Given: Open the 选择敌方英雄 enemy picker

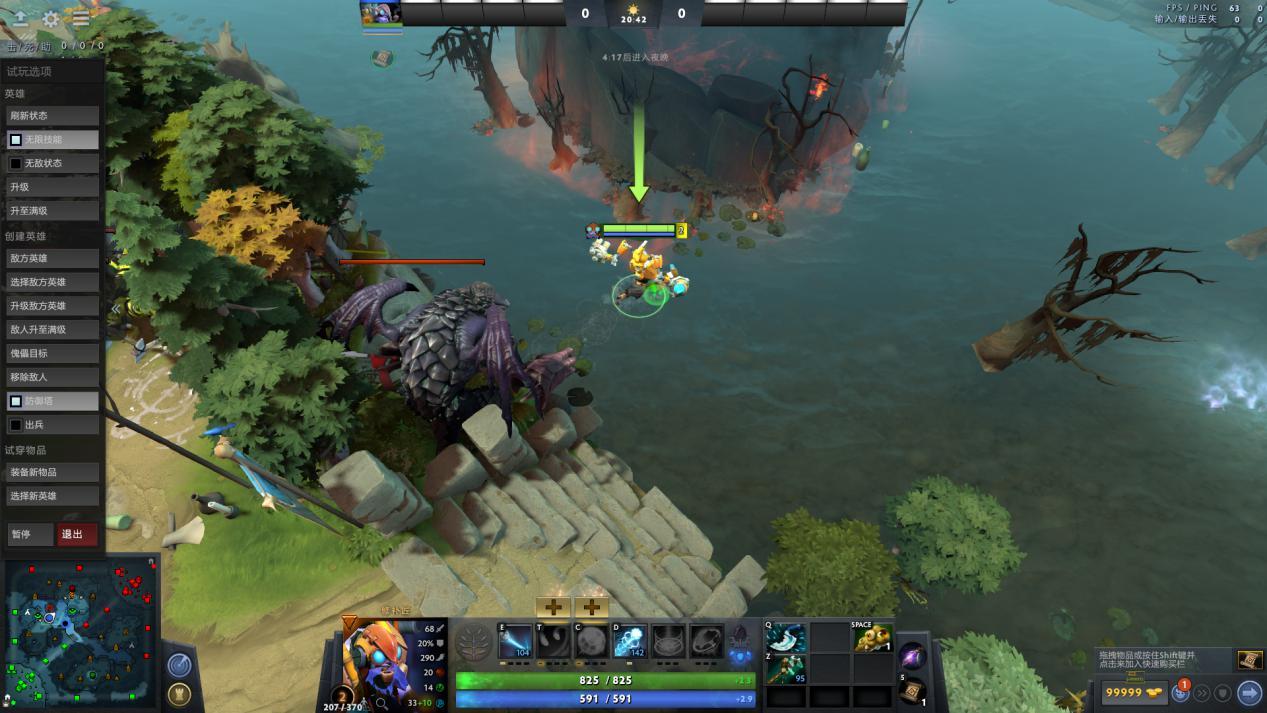Looking at the screenshot, I should pos(53,282).
